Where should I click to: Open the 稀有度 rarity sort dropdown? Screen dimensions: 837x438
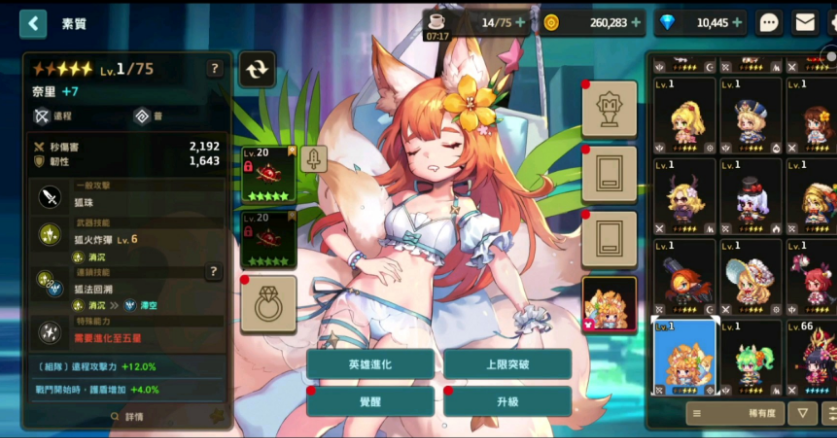coord(735,412)
